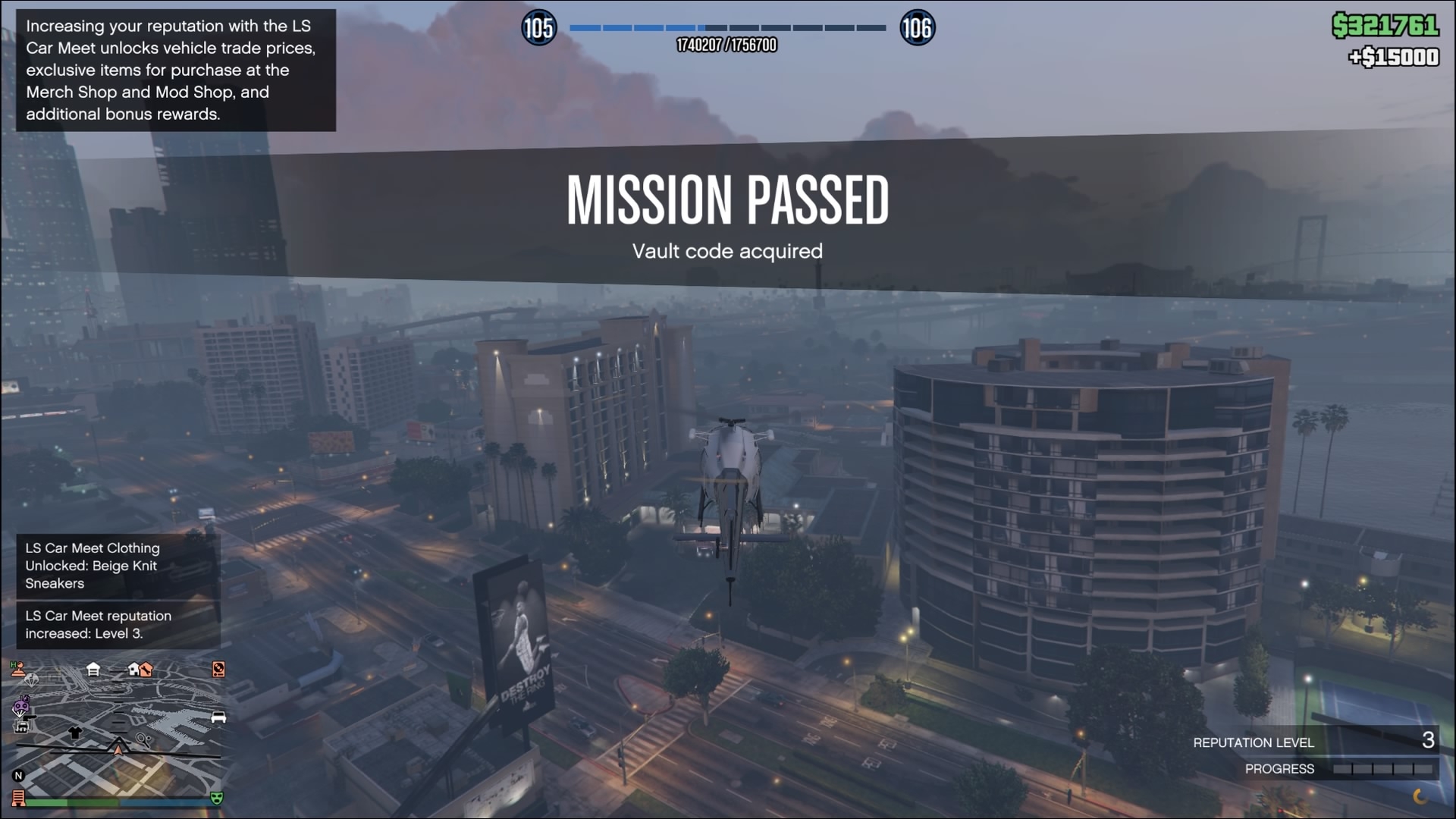Select the orange record player blip
The height and width of the screenshot is (819, 1456).
point(218,669)
